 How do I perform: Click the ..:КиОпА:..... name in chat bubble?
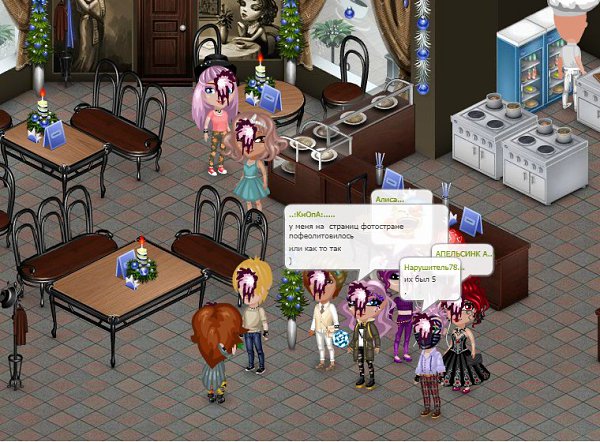coord(311,215)
